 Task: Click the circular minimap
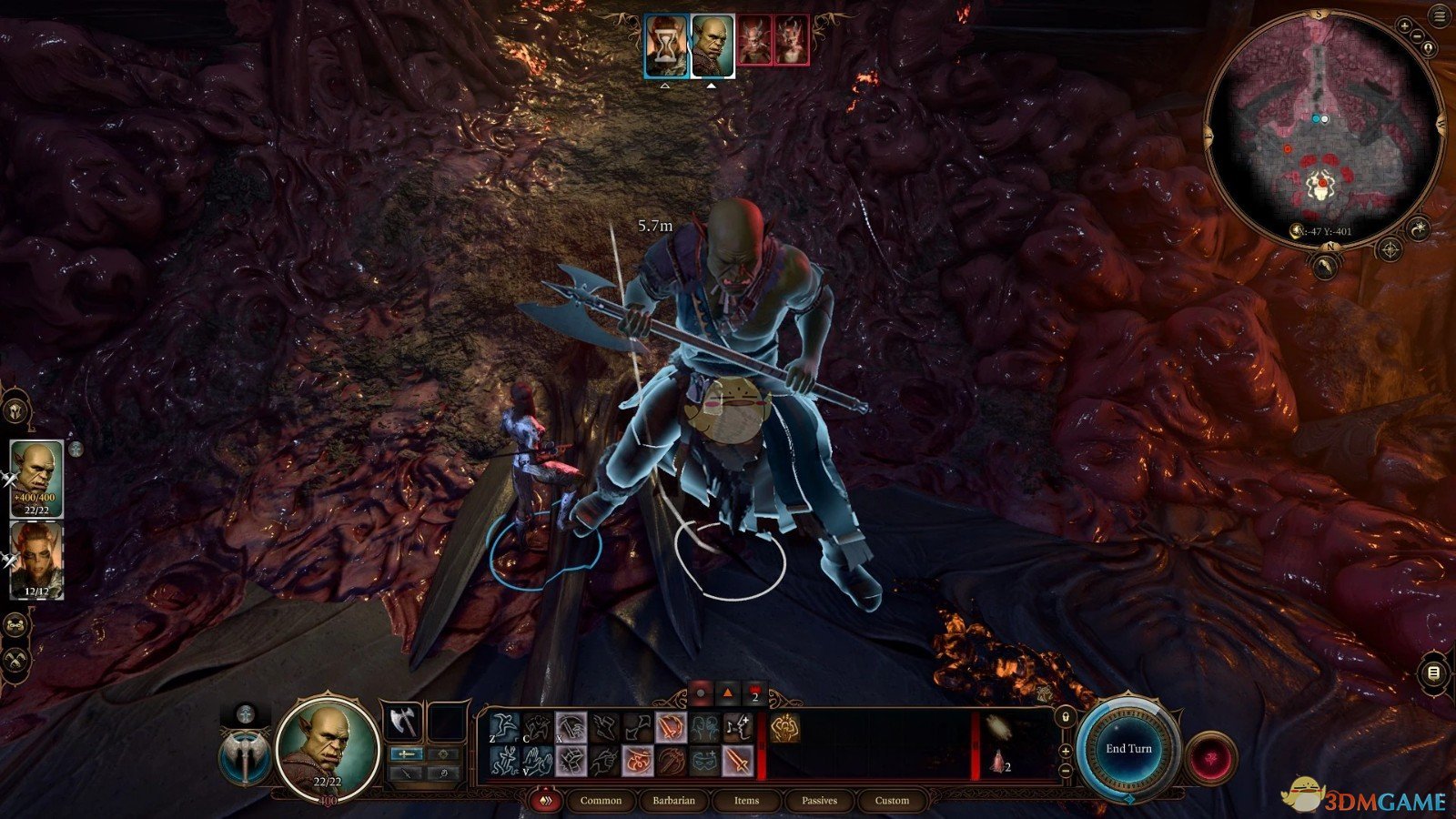pos(1324,126)
